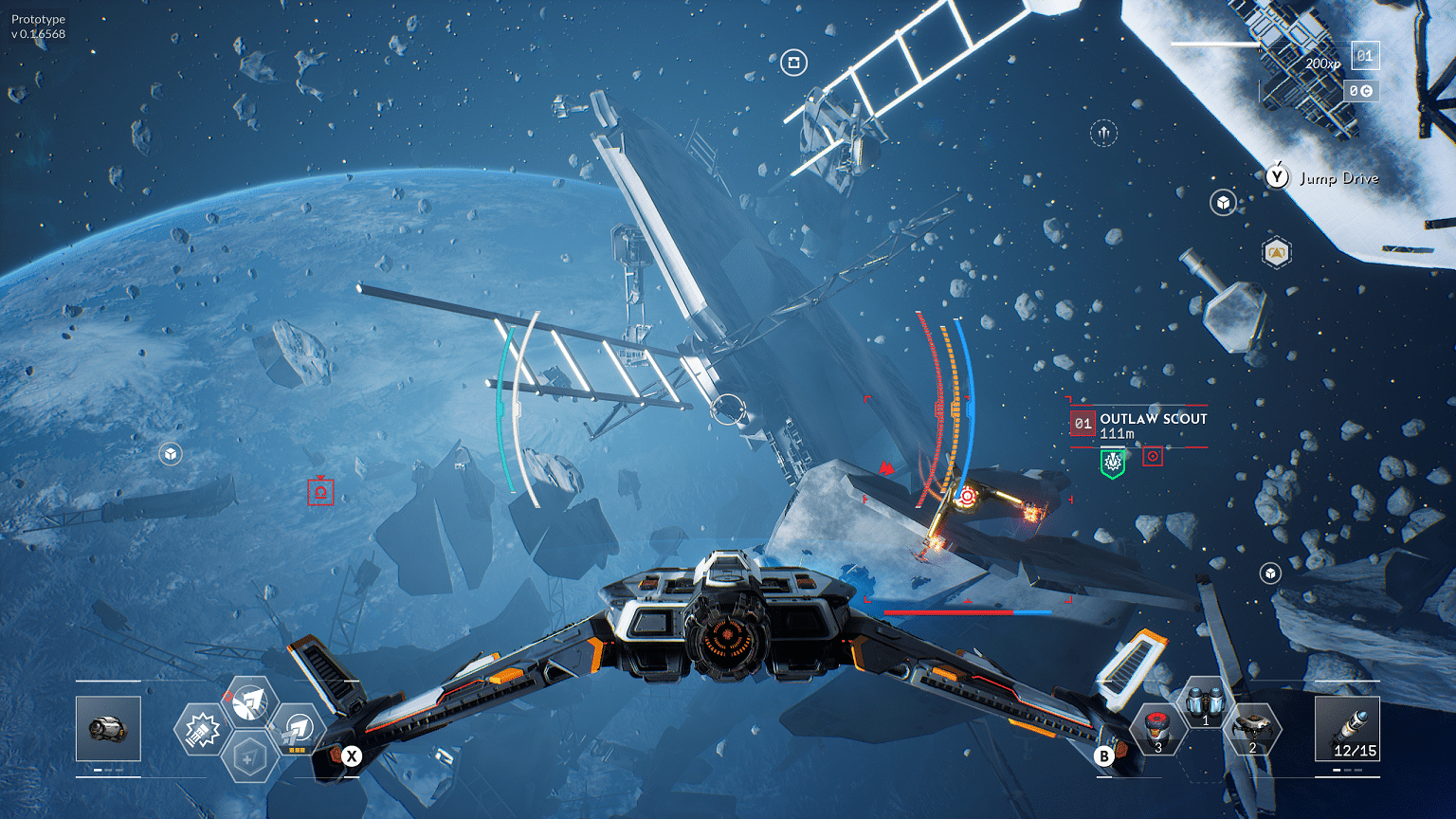Use the twin blue tank consumable
The image size is (1456, 819).
coord(1205,704)
